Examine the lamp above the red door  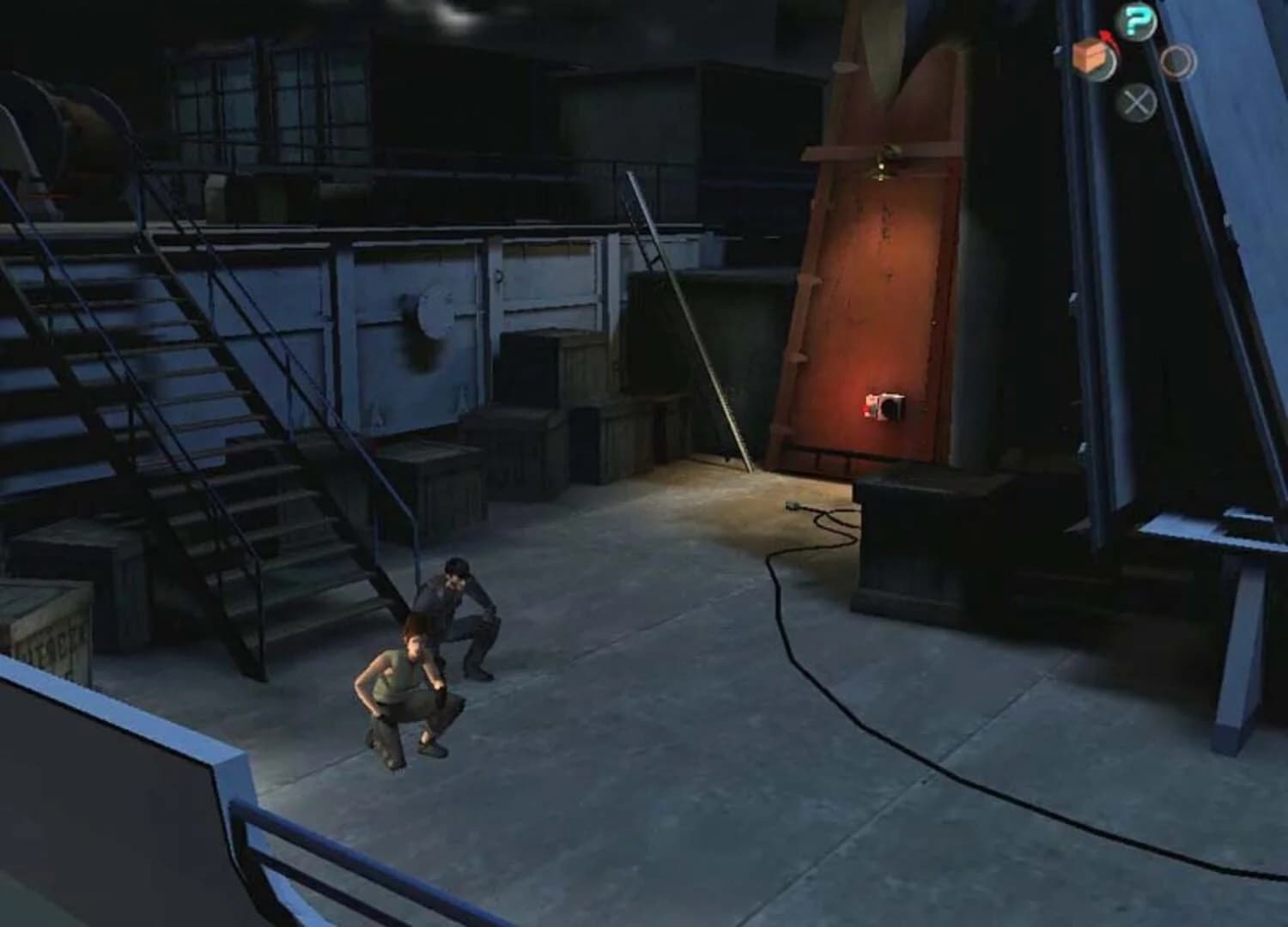click(880, 163)
